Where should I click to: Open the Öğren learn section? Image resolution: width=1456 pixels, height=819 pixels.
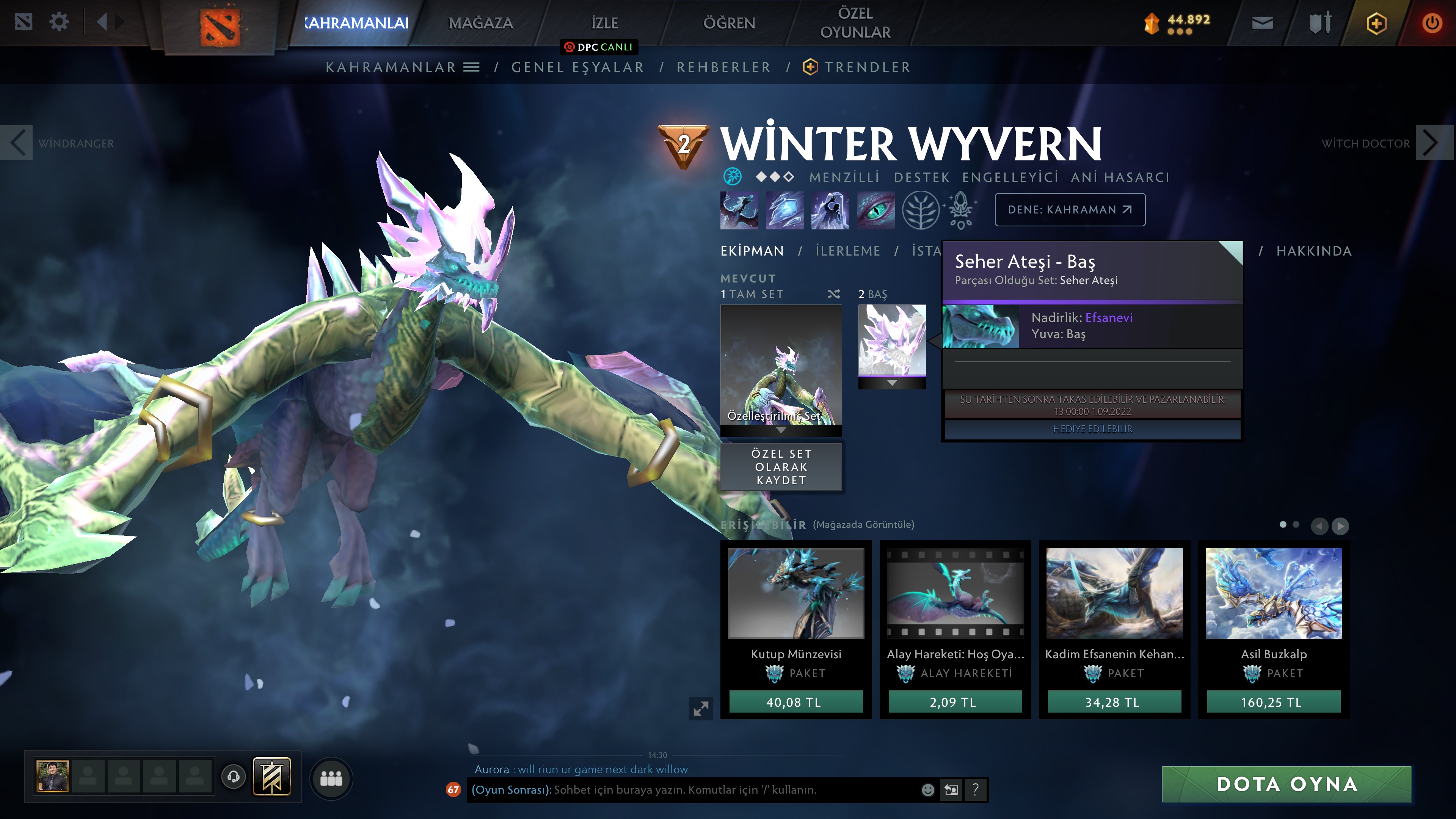pos(728,23)
